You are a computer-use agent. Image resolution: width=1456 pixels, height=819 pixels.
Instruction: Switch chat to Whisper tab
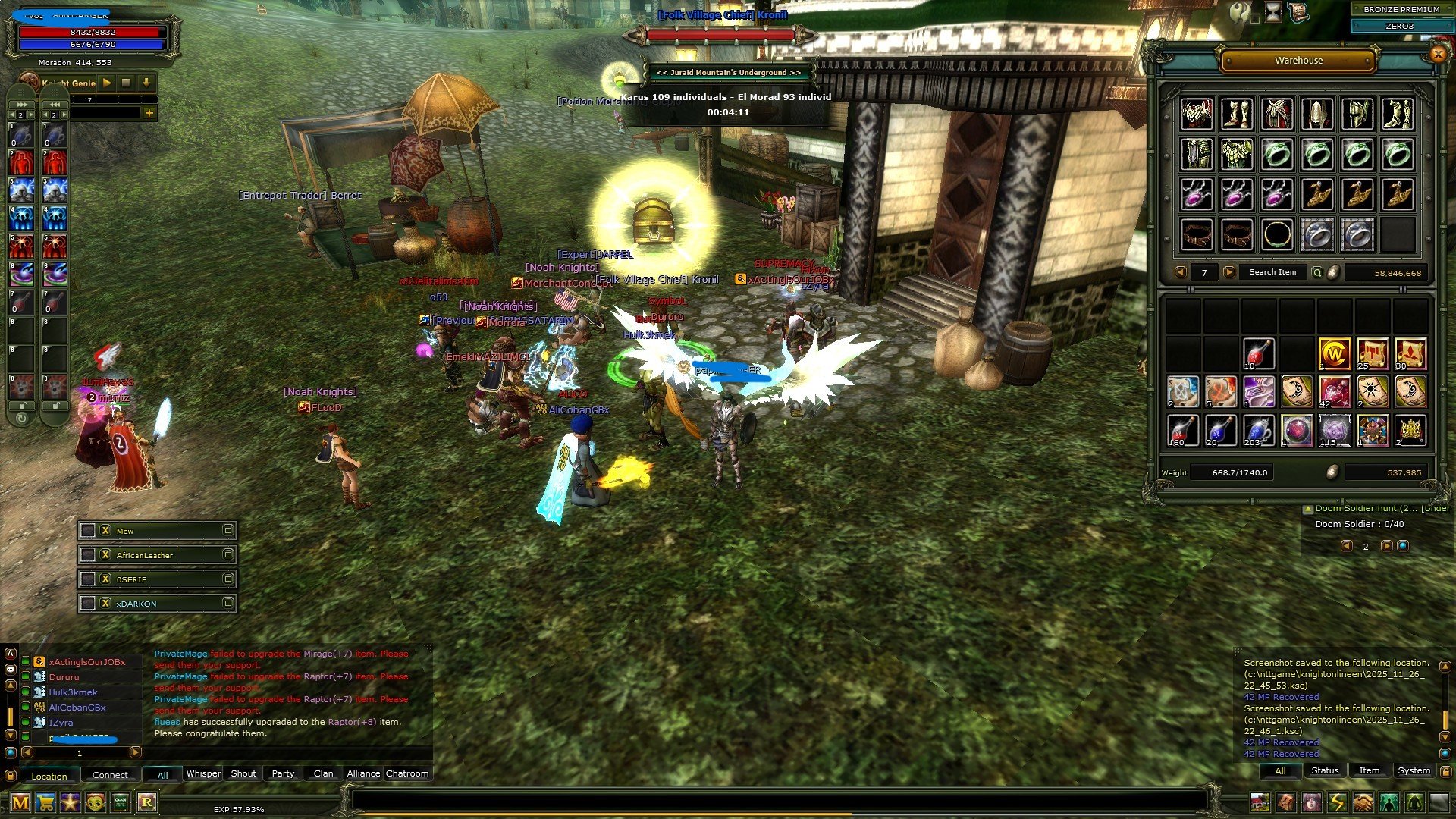203,773
